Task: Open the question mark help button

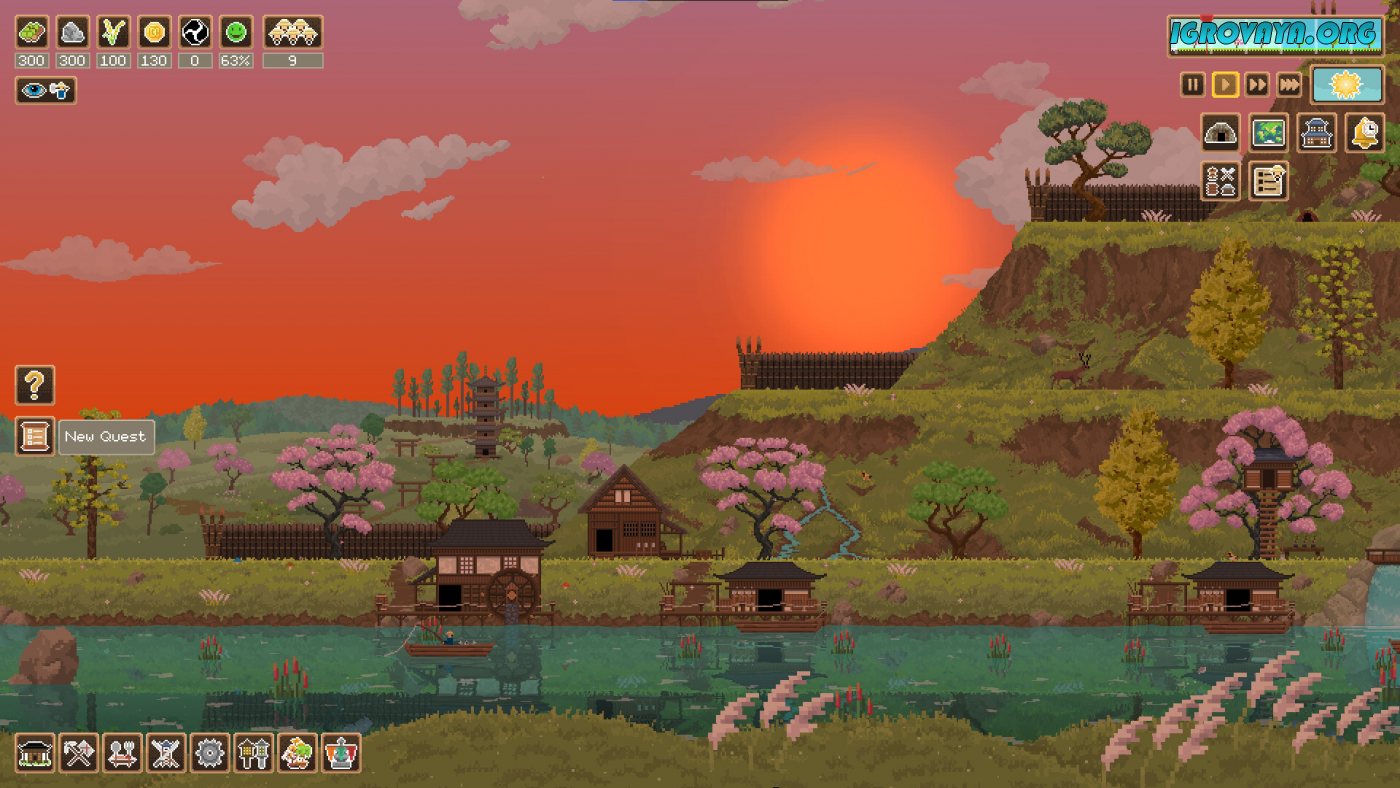Action: pyautogui.click(x=35, y=385)
